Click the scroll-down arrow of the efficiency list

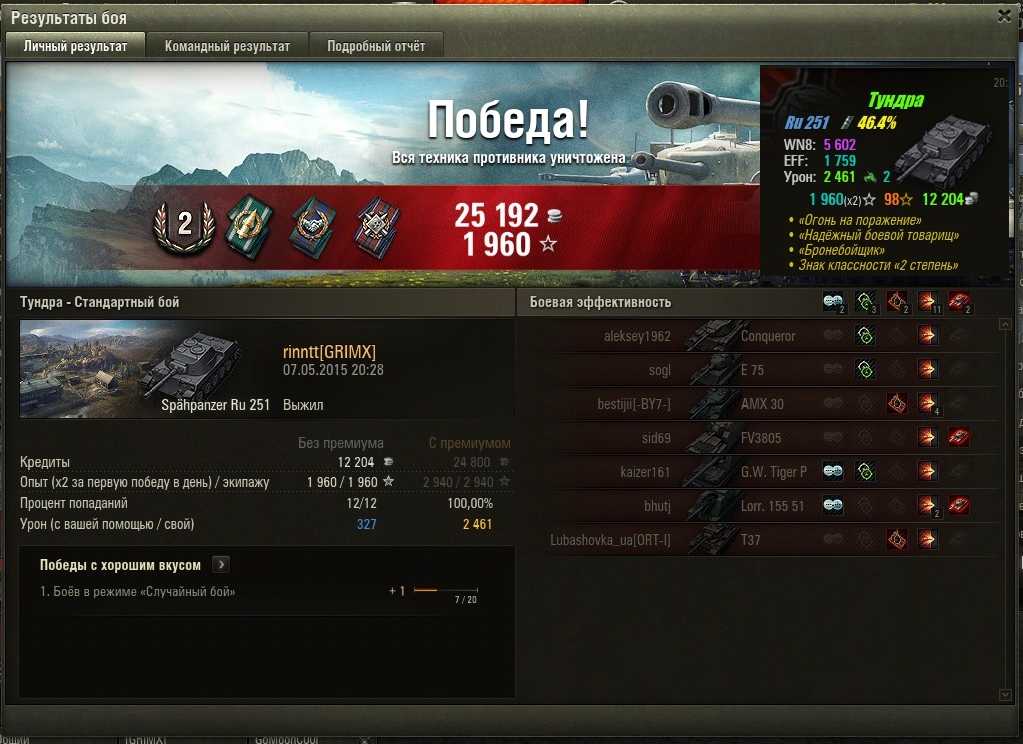tap(1005, 694)
